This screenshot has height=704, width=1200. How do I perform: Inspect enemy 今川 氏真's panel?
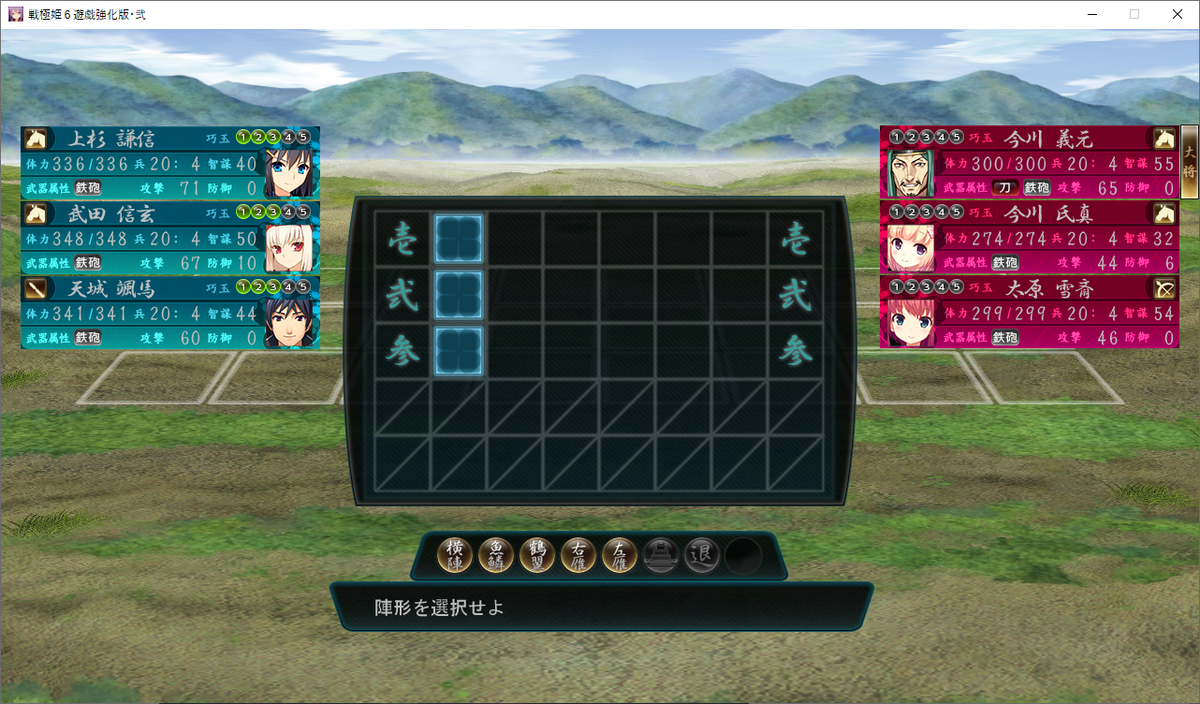pos(1030,238)
